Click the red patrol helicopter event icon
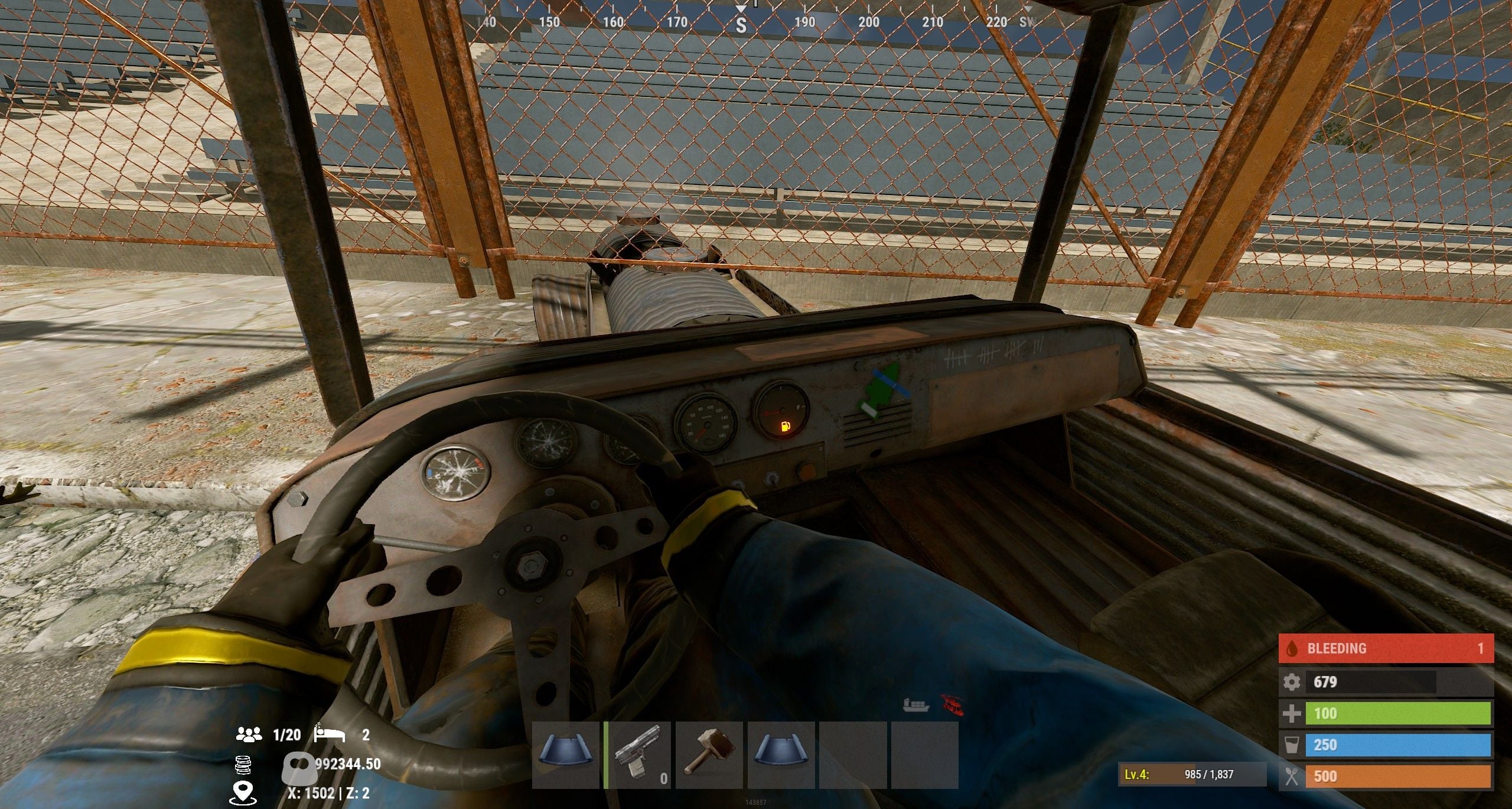Viewport: 1512px width, 809px height. click(x=952, y=704)
